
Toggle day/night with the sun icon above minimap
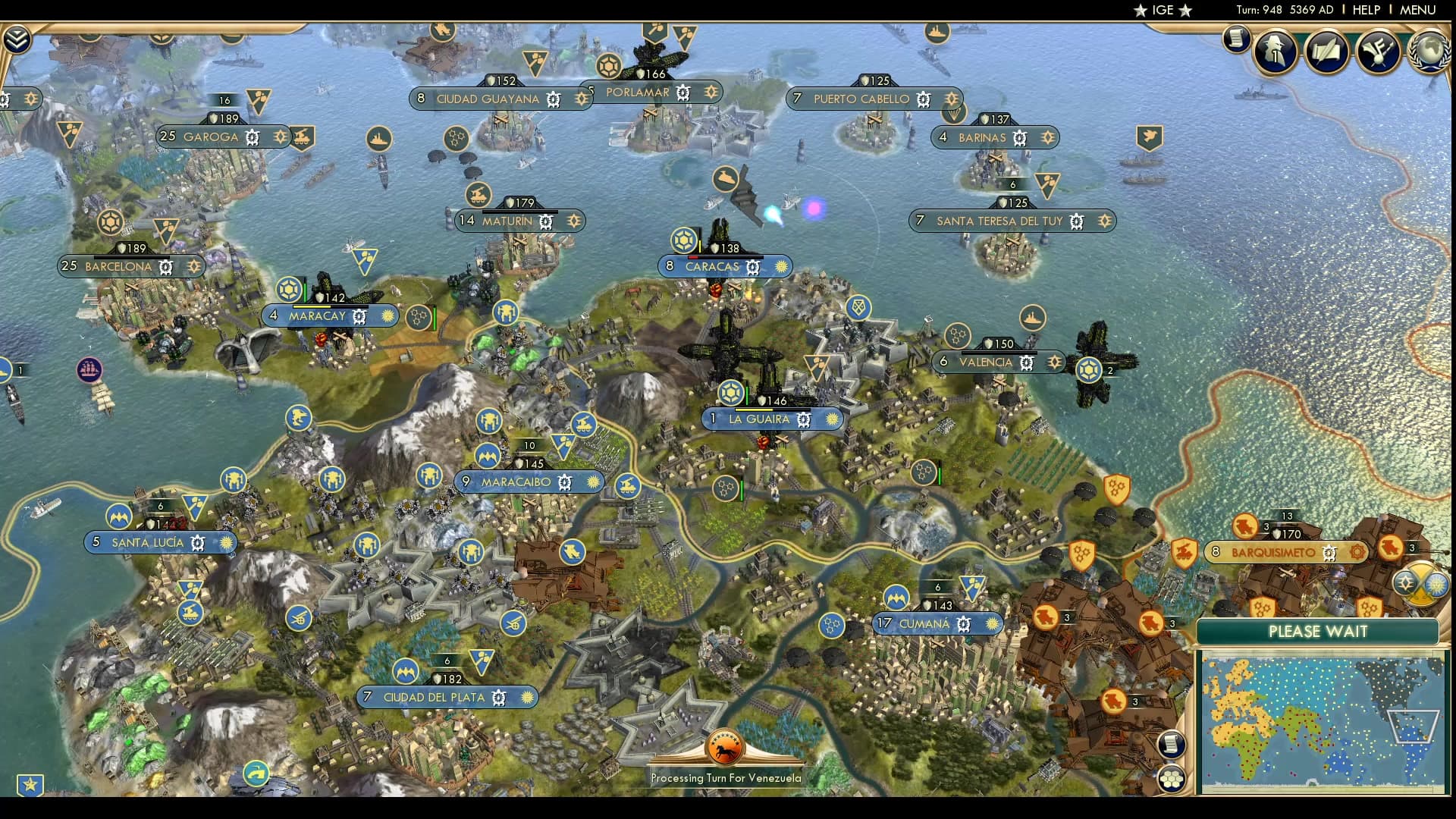click(1436, 585)
